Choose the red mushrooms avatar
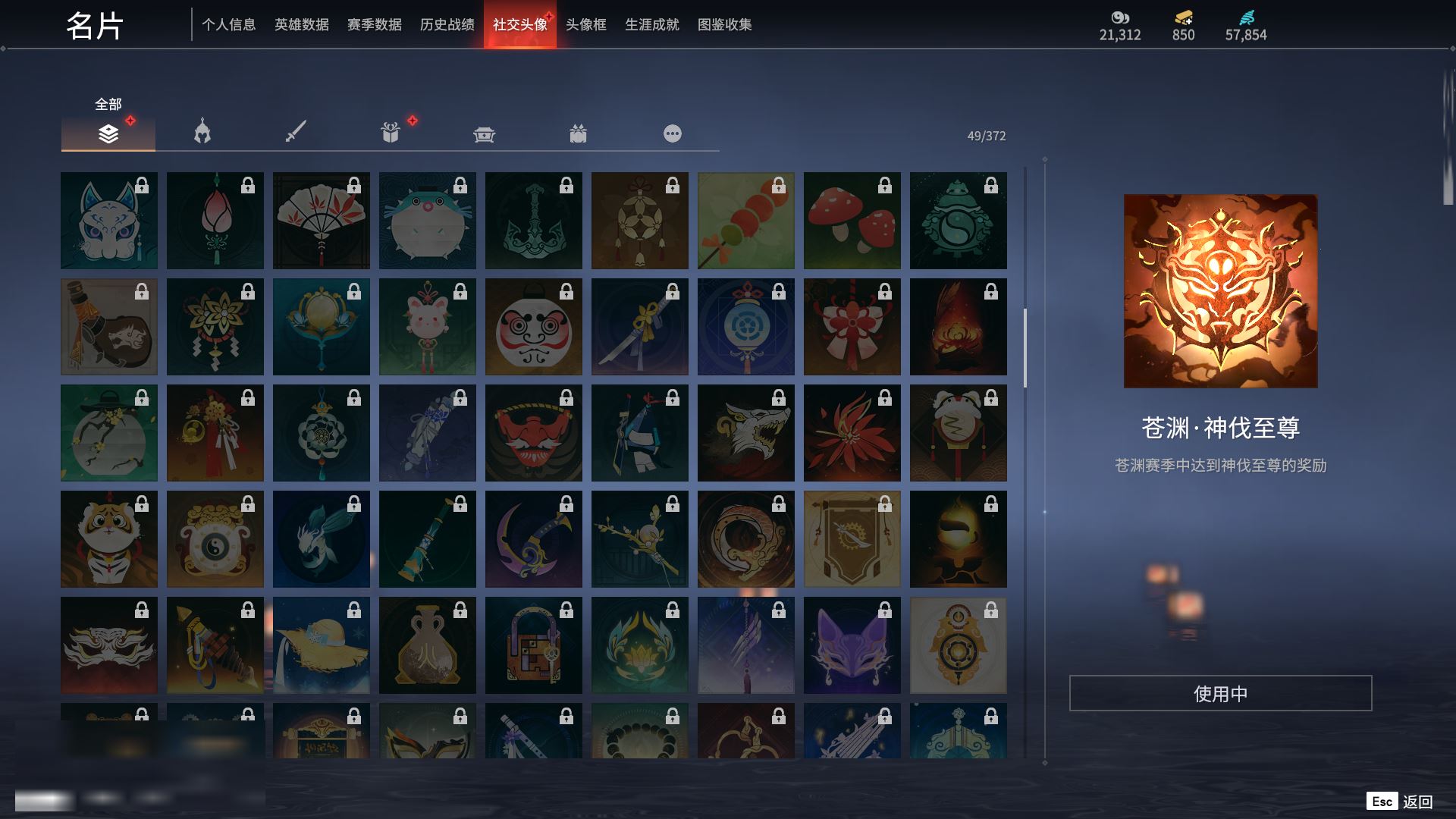The width and height of the screenshot is (1456, 819). coord(852,221)
